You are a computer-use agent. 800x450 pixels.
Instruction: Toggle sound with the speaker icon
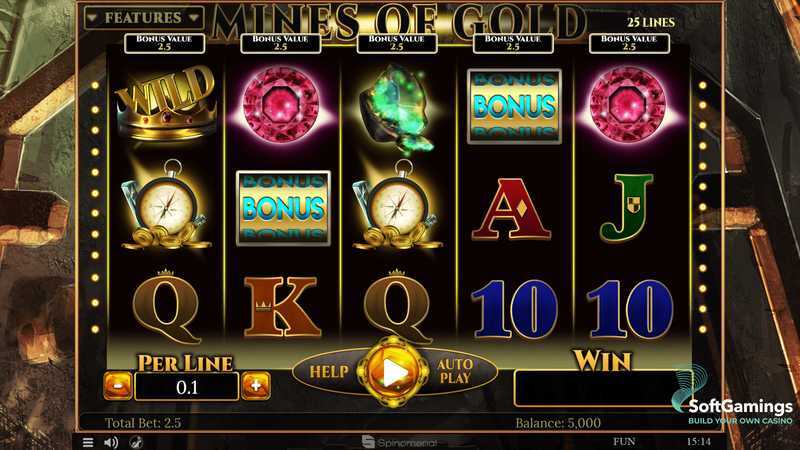click(x=111, y=441)
